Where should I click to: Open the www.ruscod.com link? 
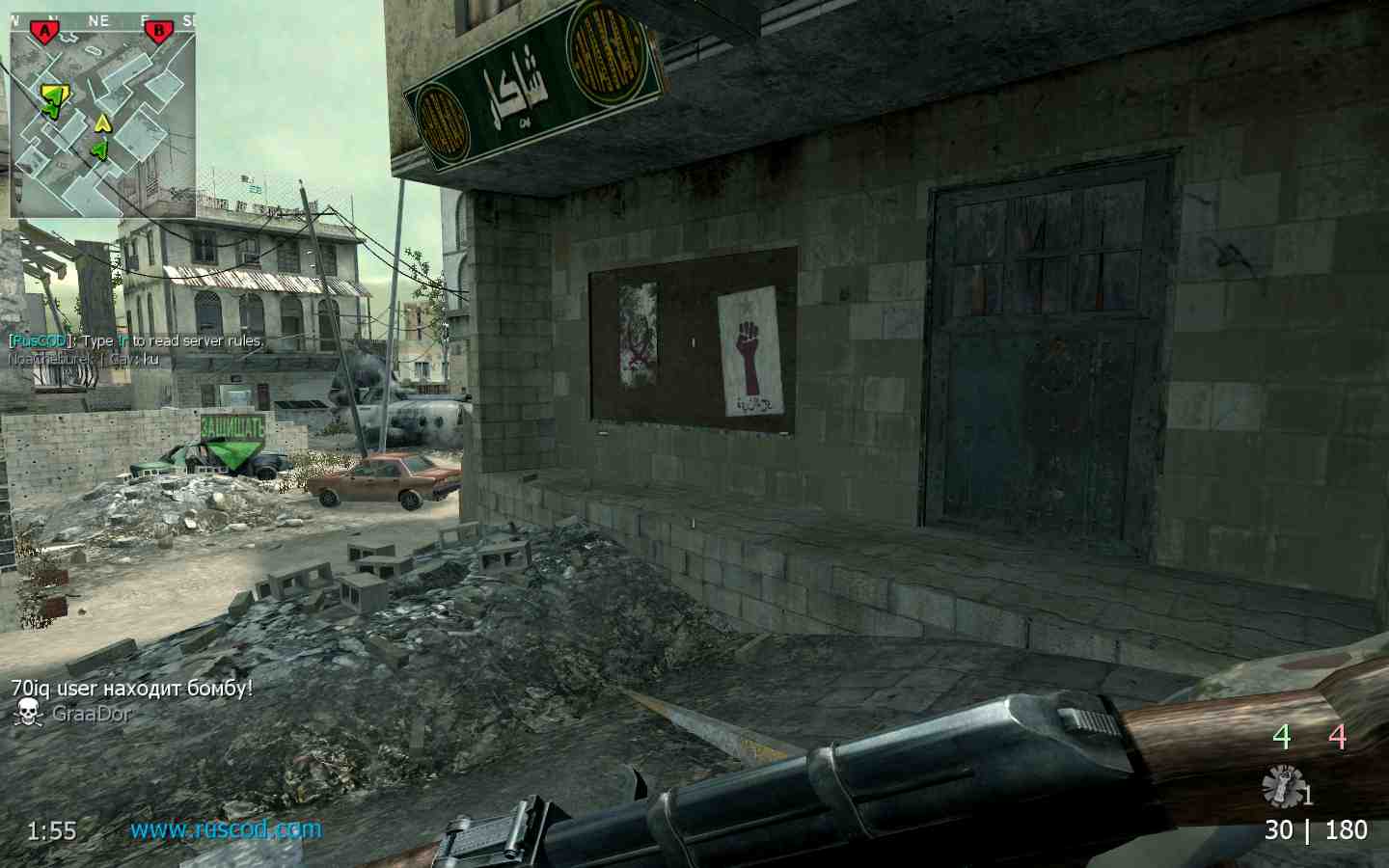coord(226,829)
